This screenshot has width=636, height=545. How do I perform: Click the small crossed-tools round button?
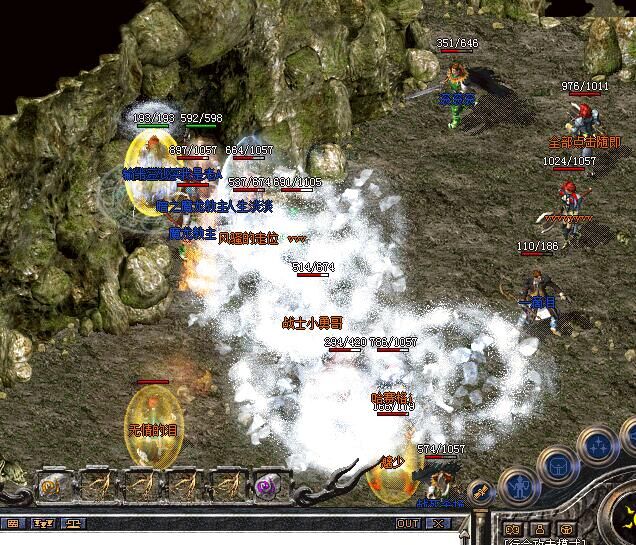(x=480, y=491)
